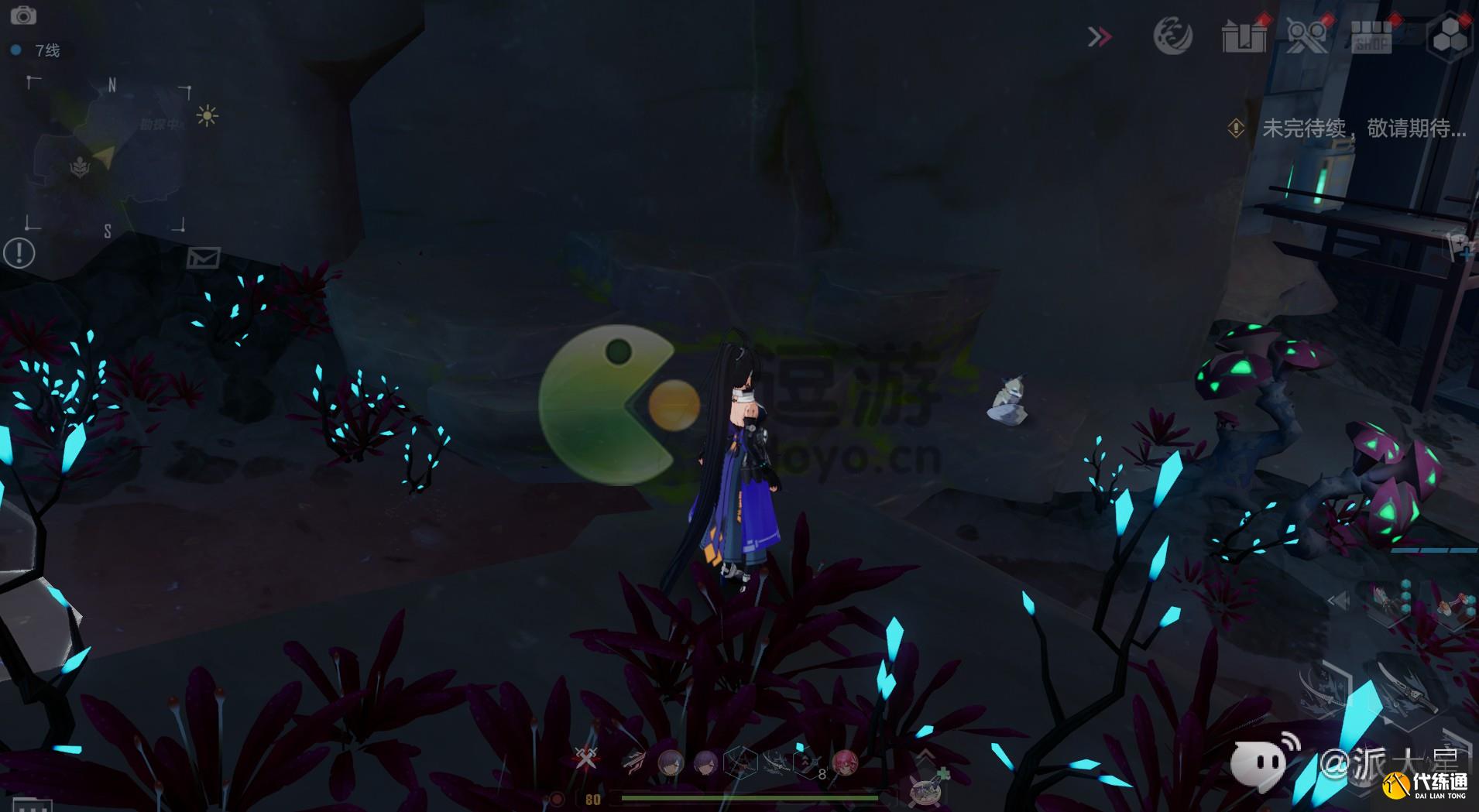
Task: Select the quest tracker entry 未完待续
Action: point(1363,128)
